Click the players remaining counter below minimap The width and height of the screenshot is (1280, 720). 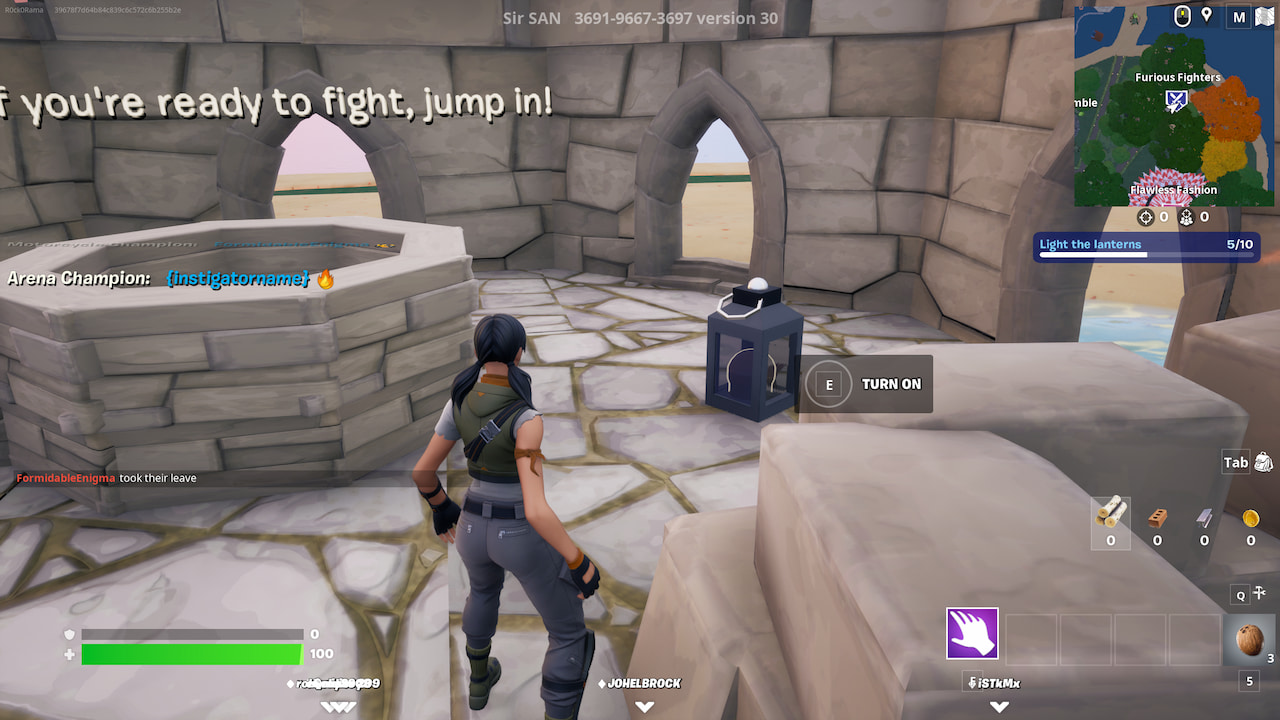point(1186,216)
